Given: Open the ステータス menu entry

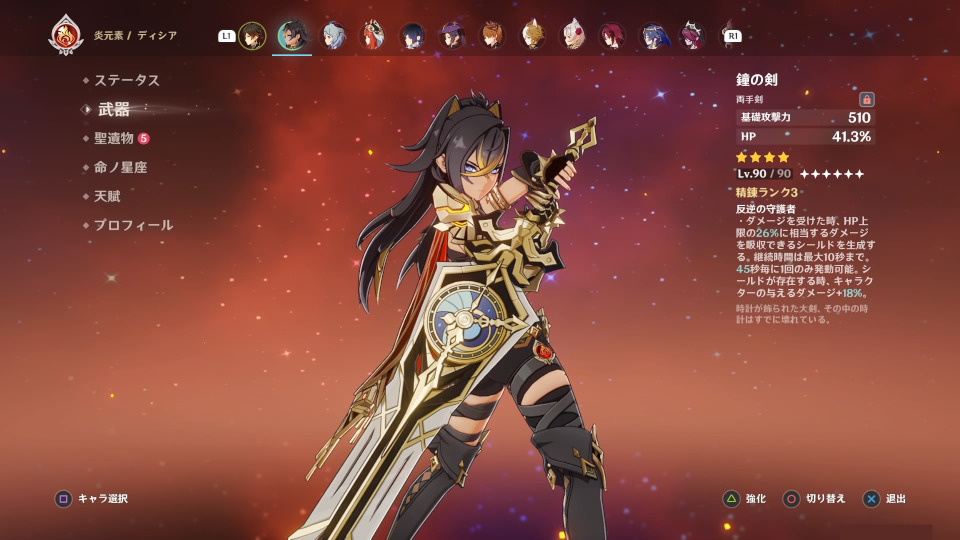Looking at the screenshot, I should (x=126, y=80).
